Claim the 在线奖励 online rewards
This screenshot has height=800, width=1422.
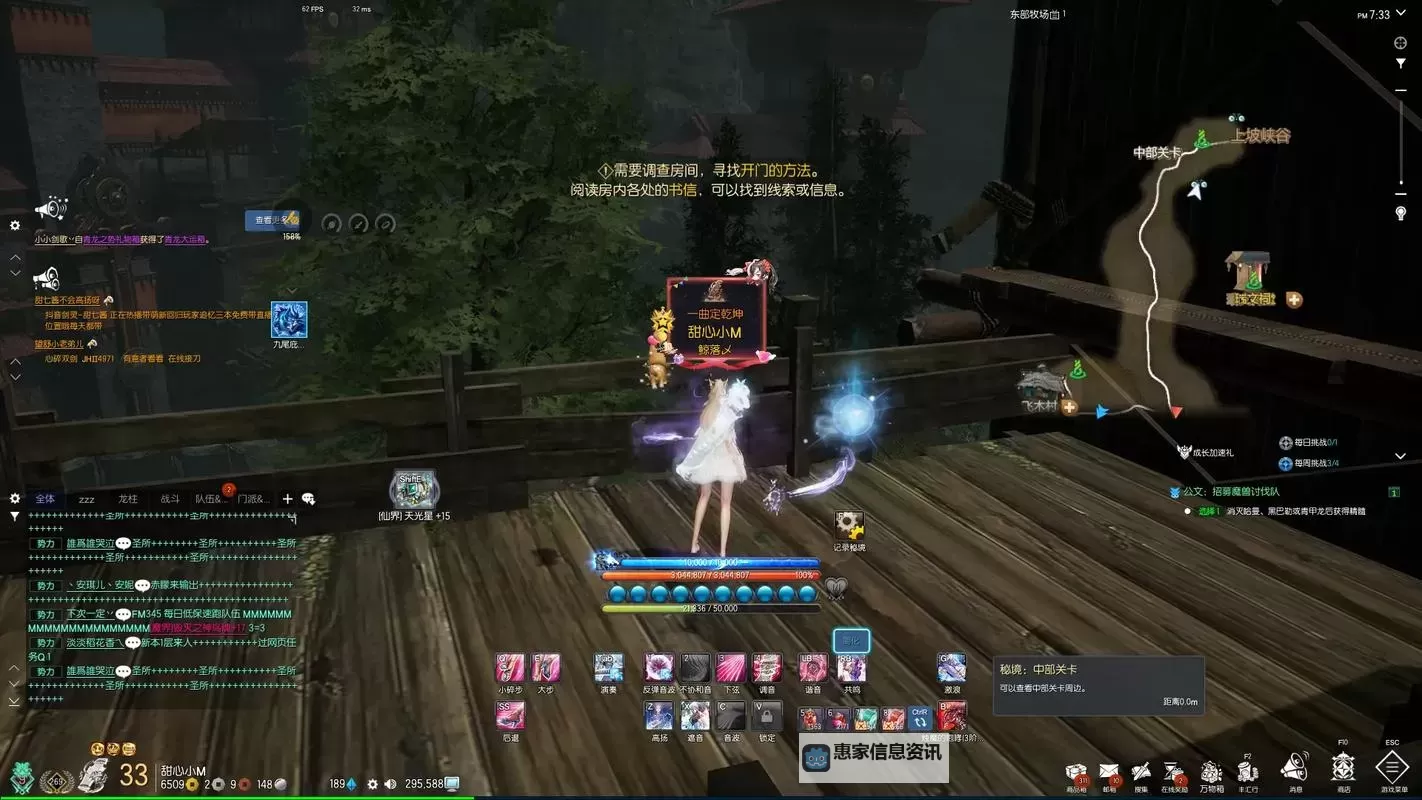coord(1174,772)
